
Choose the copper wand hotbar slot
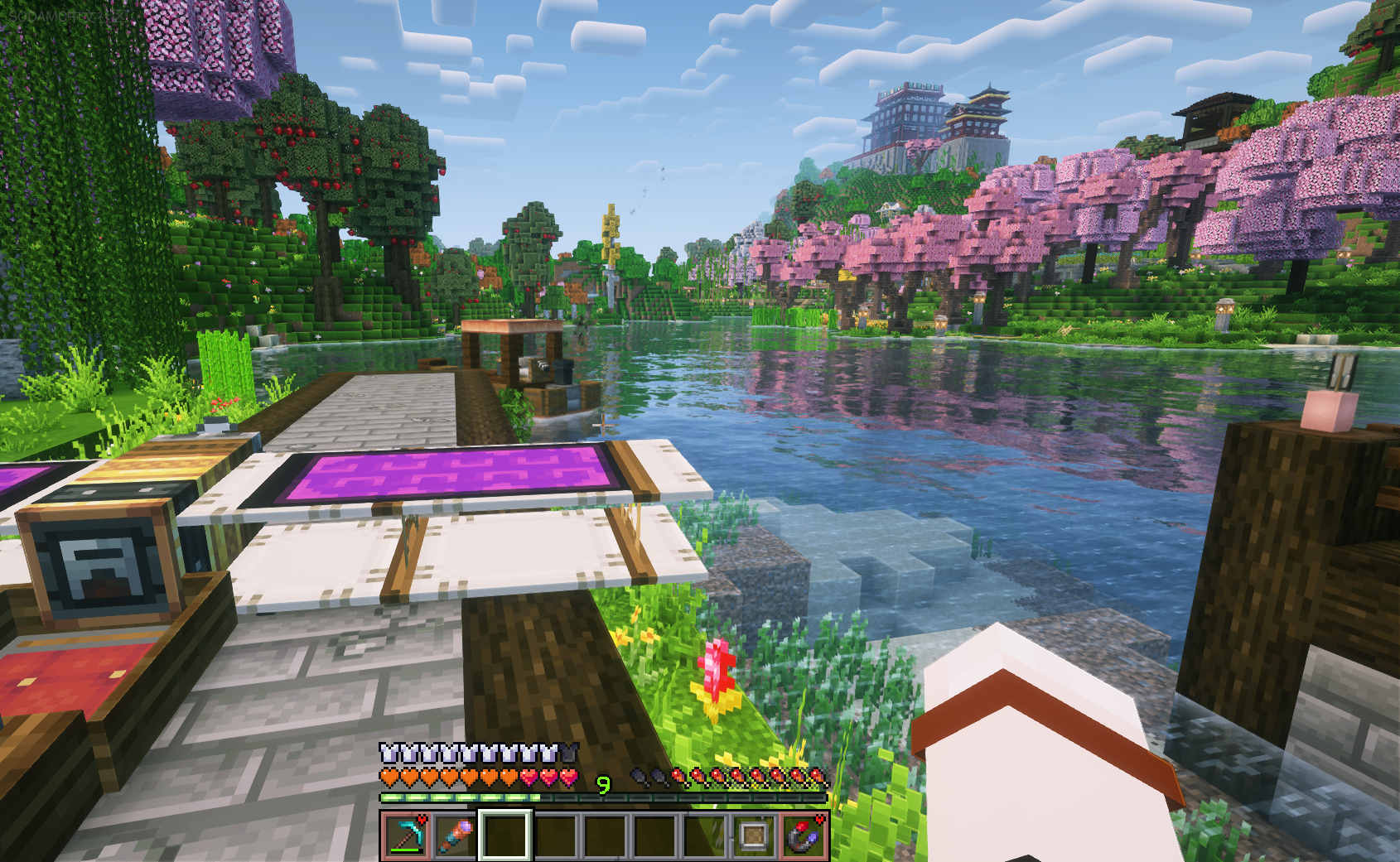[456, 835]
